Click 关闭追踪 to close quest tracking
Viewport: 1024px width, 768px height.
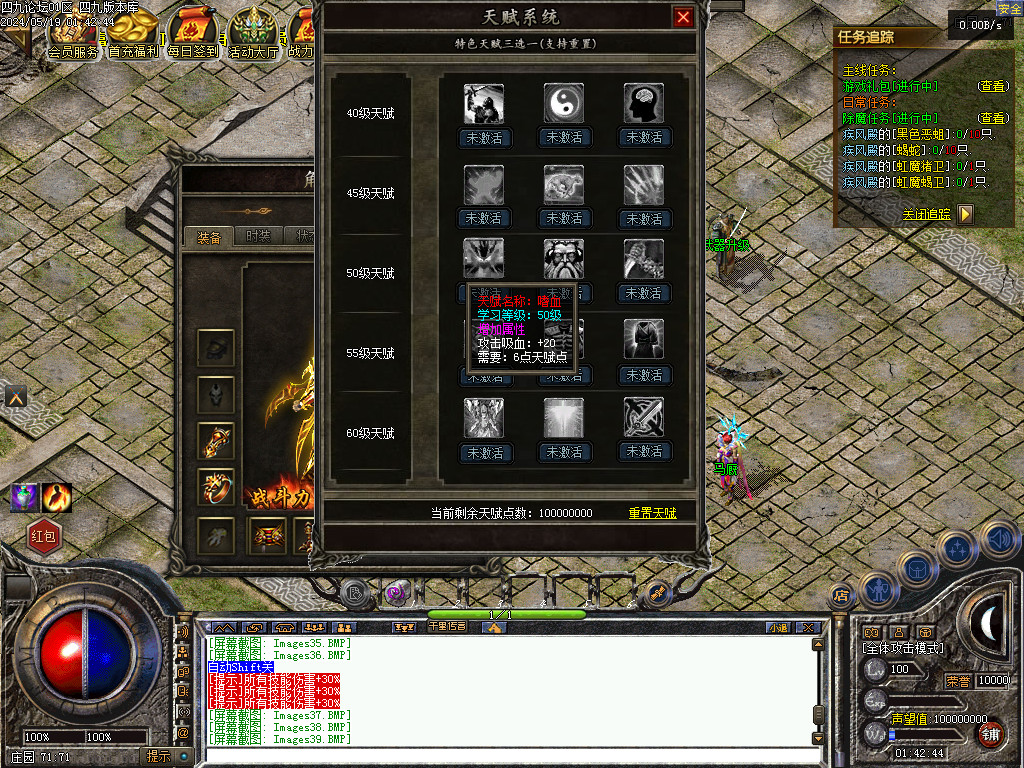coord(927,214)
